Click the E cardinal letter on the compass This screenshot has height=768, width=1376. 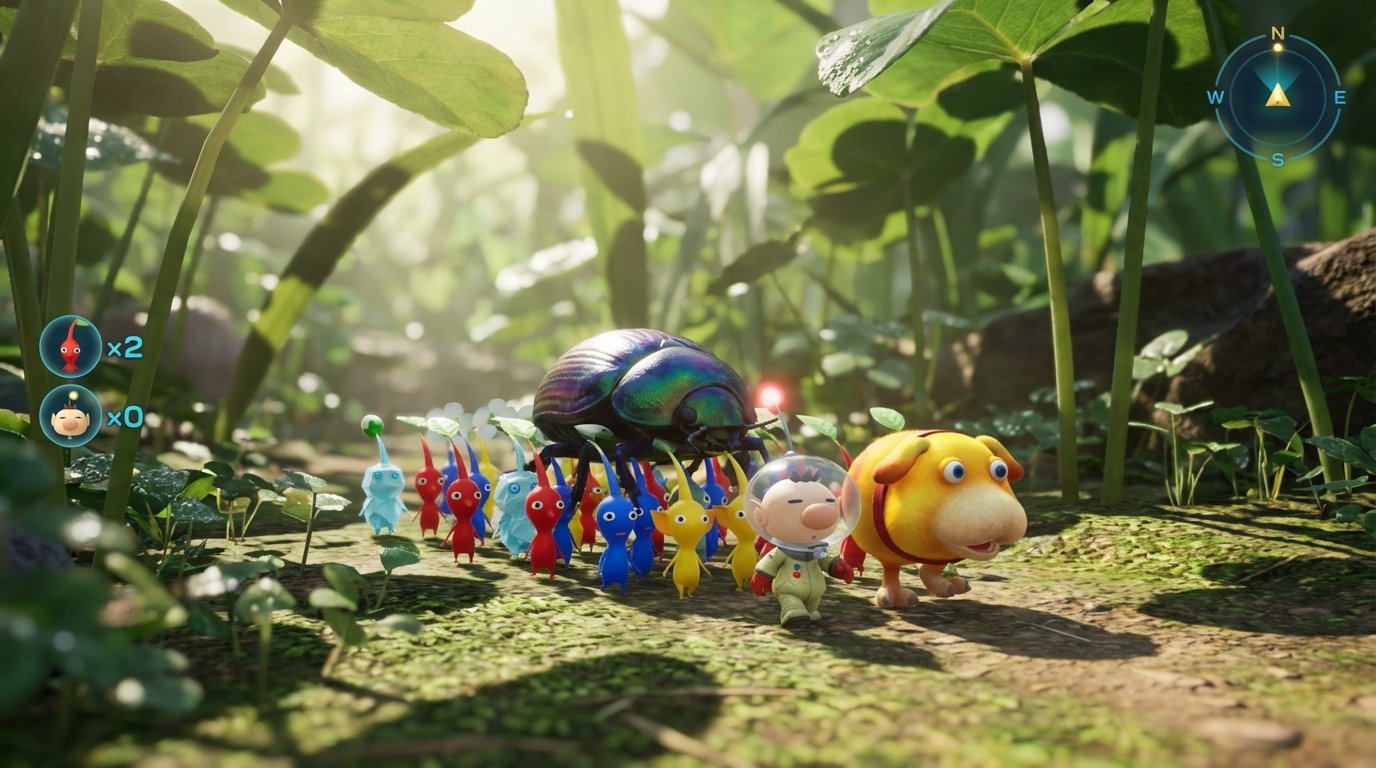pos(1339,96)
